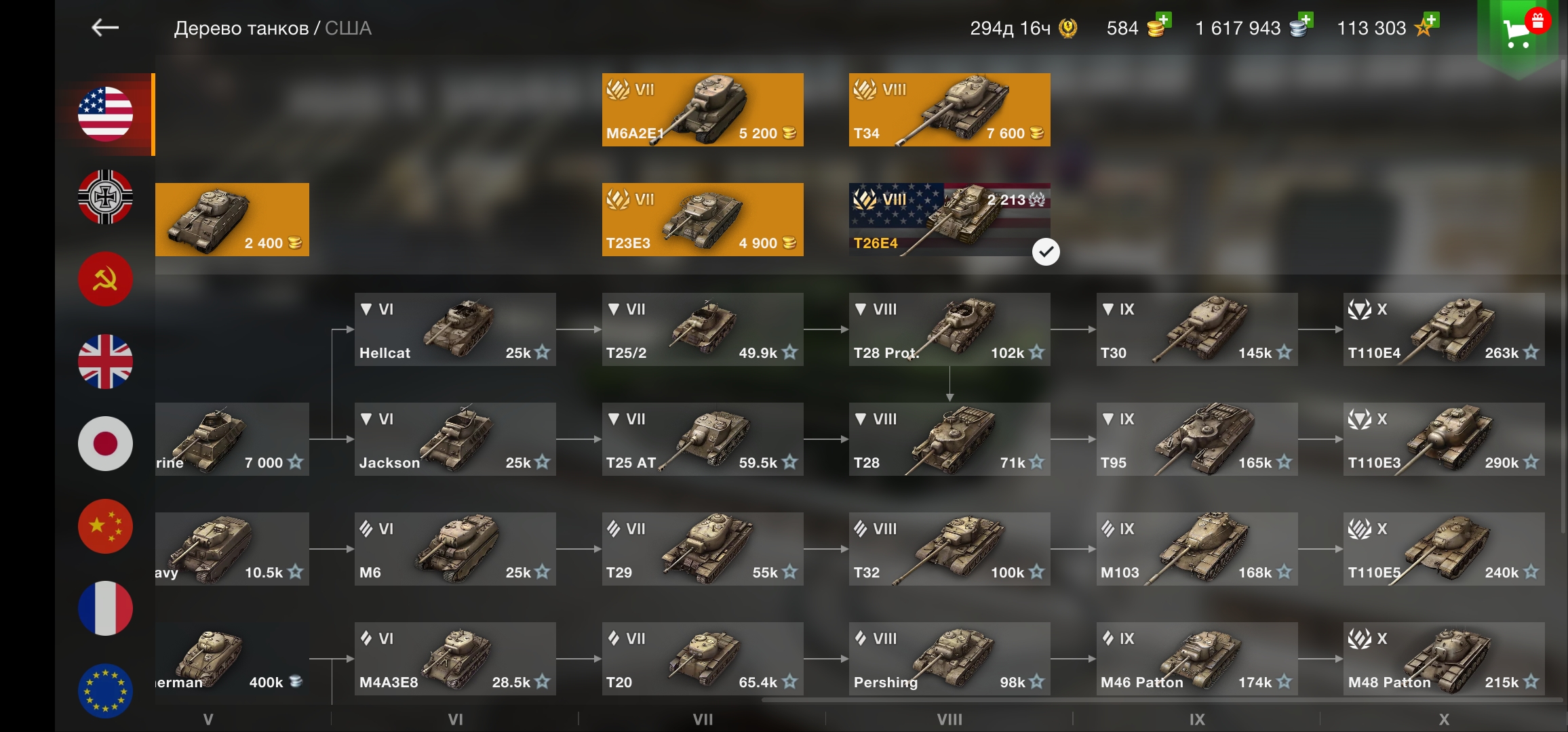
Task: Open the T110E5 tier X heavy tank
Action: 1444,549
